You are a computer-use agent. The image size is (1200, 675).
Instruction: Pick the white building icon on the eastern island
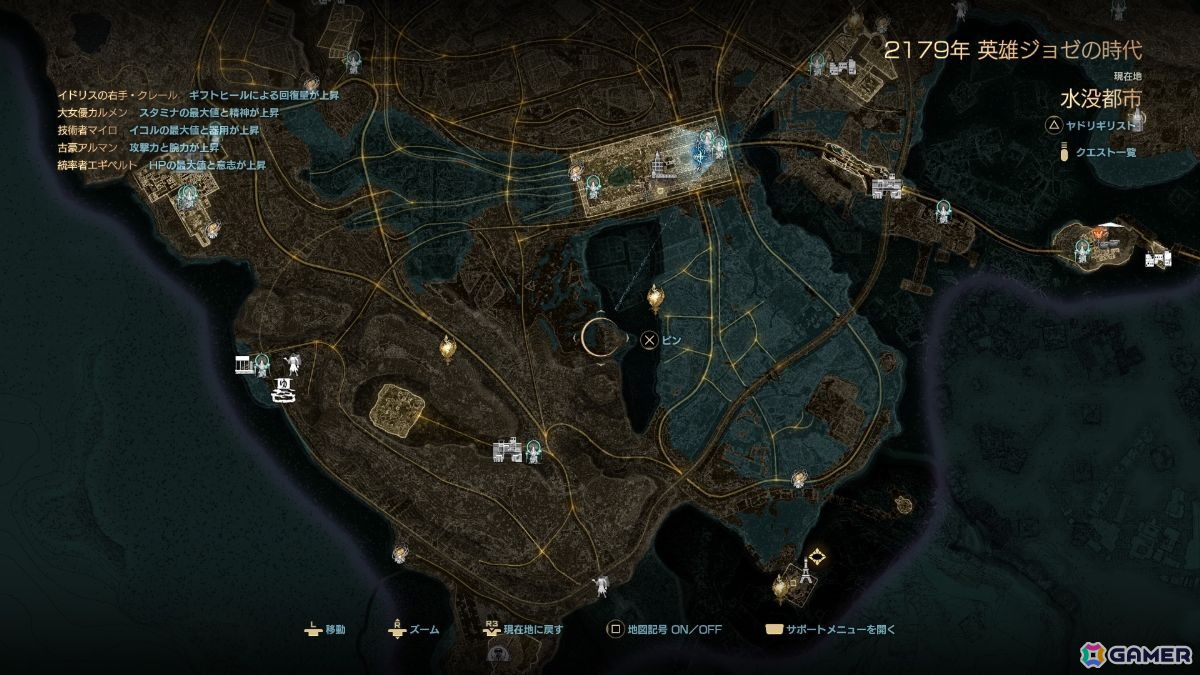coord(1158,260)
